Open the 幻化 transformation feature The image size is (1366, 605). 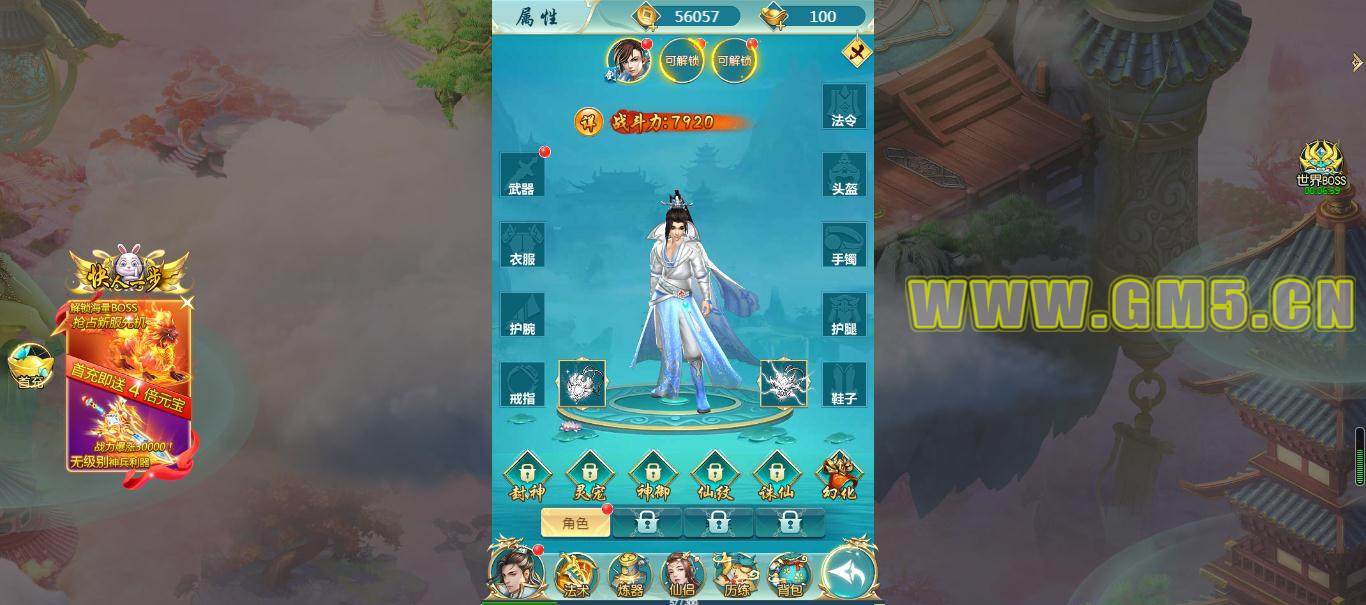pos(839,475)
